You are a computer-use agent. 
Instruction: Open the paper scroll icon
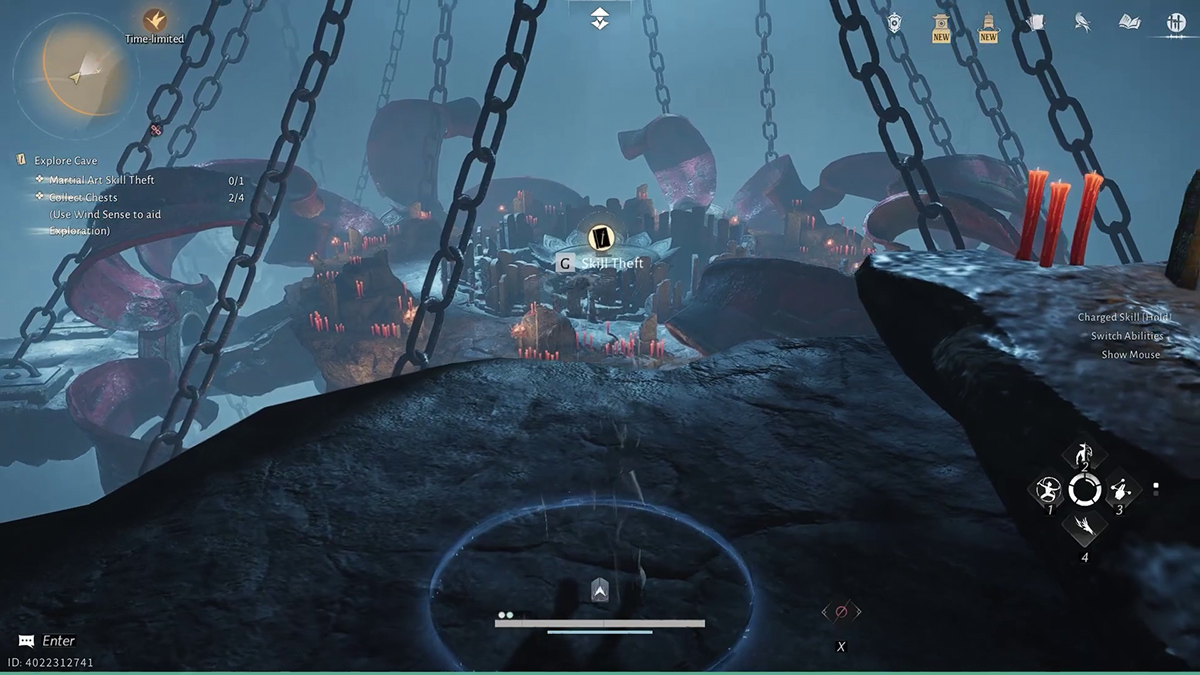click(x=1035, y=22)
